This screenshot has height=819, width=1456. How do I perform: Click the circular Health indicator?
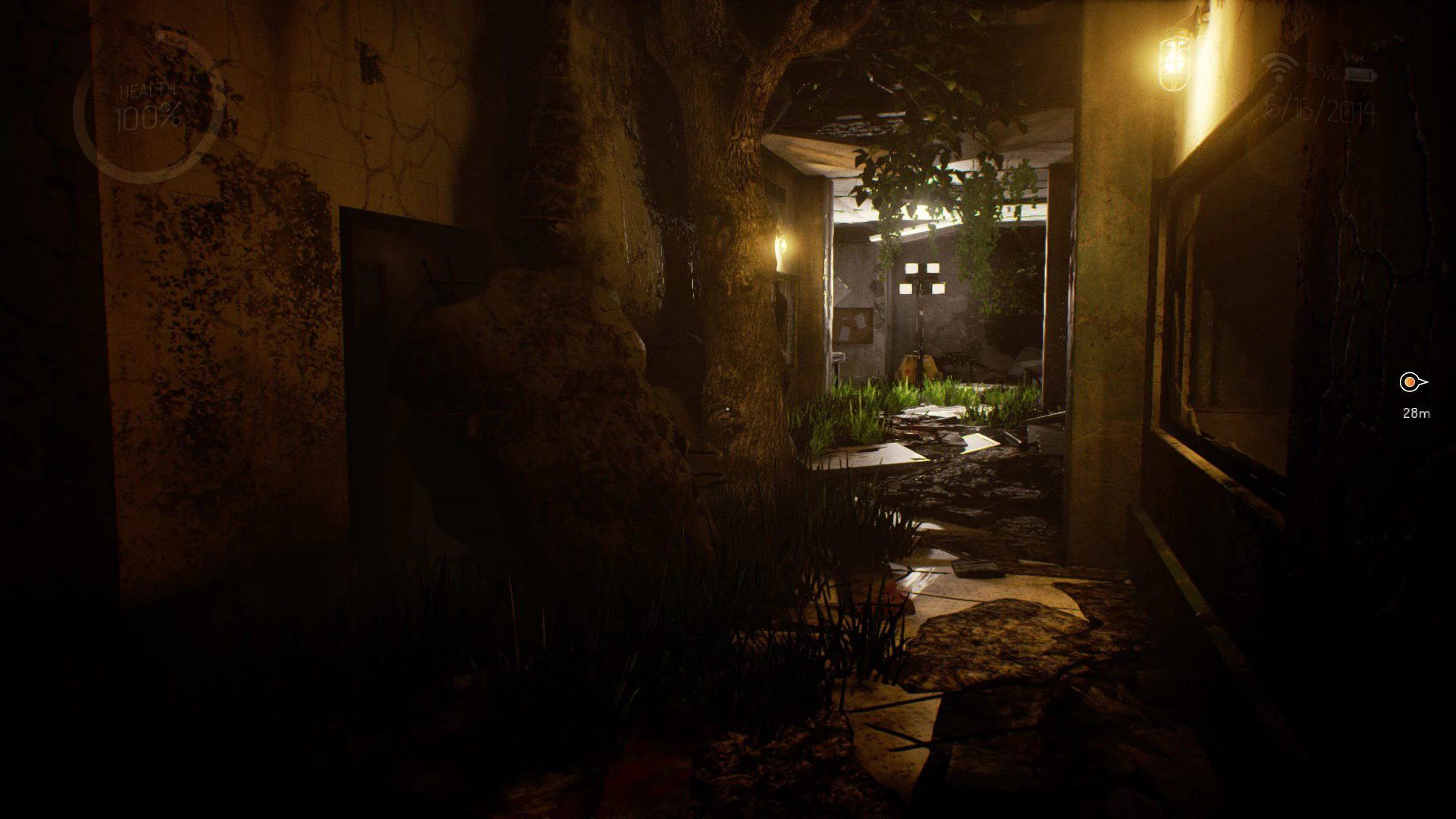(x=148, y=114)
